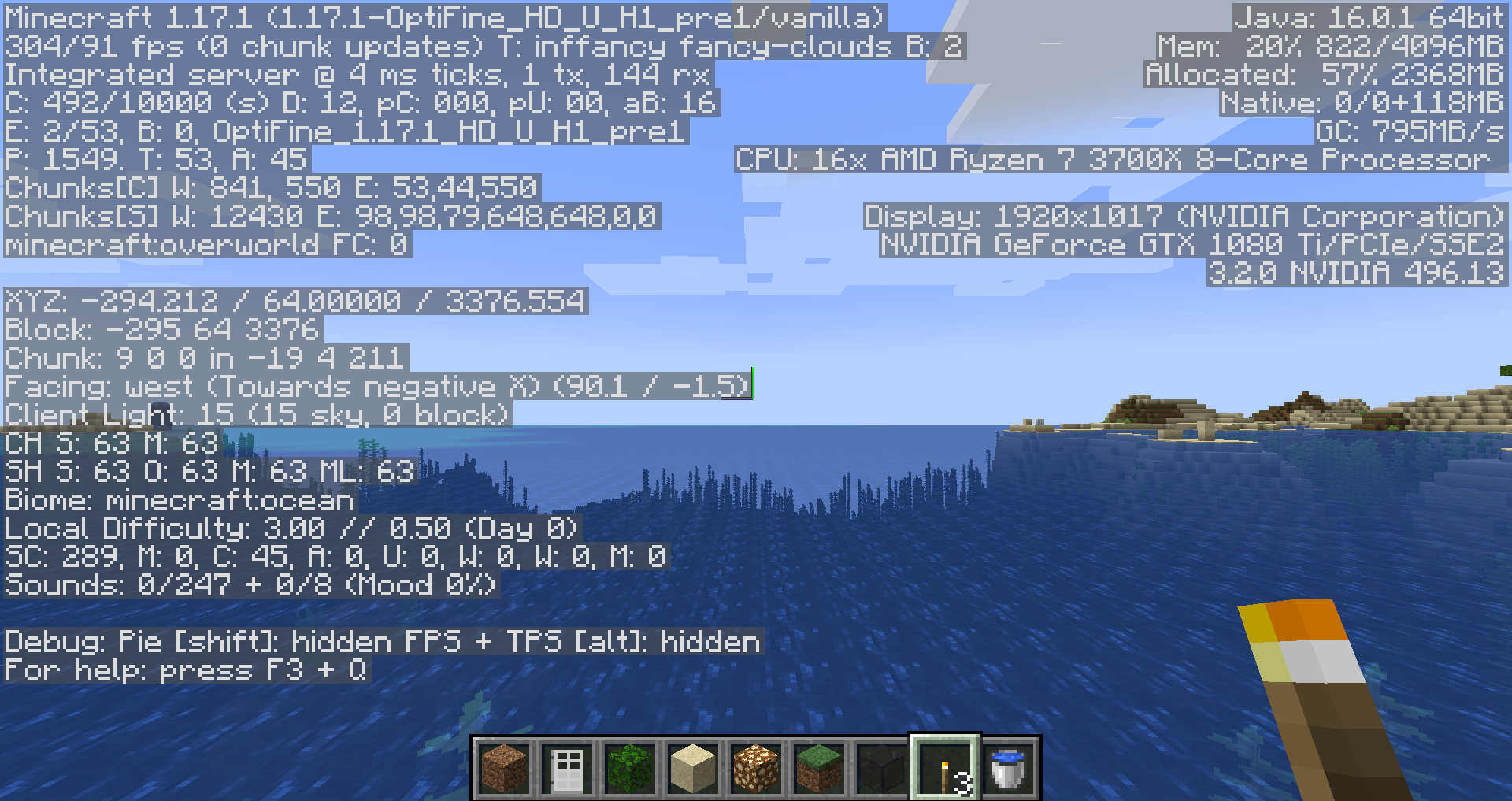
Task: Click the For help: press F3 + Q text
Action: tap(185, 669)
